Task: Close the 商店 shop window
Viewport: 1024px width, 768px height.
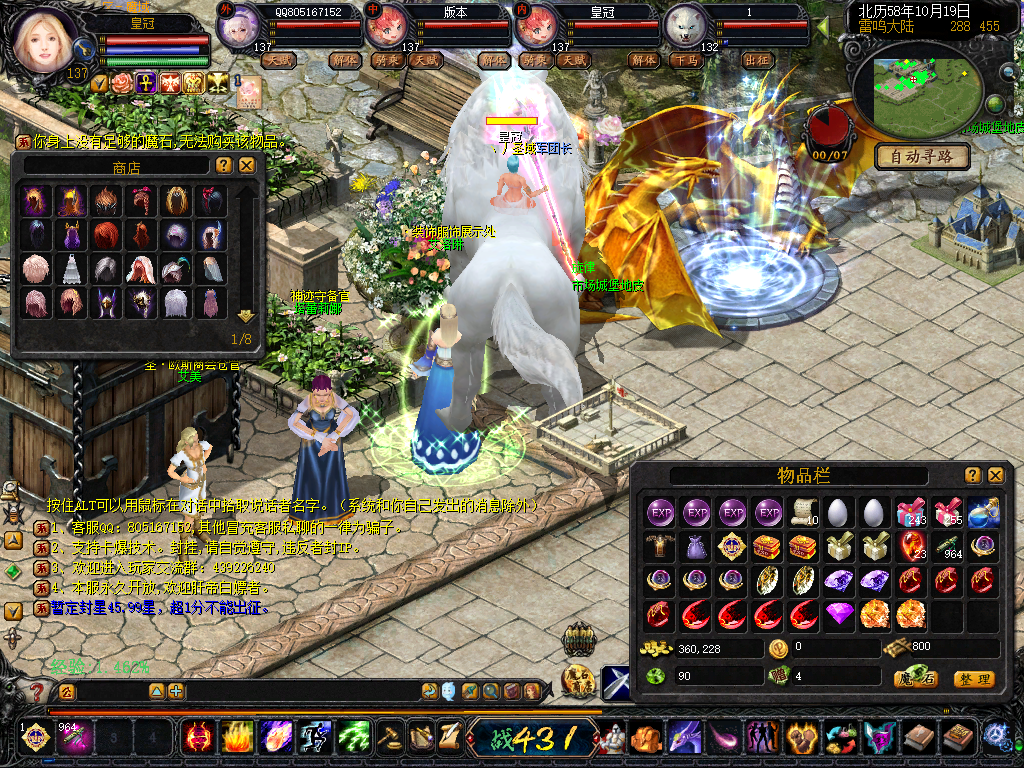Action: (x=246, y=165)
